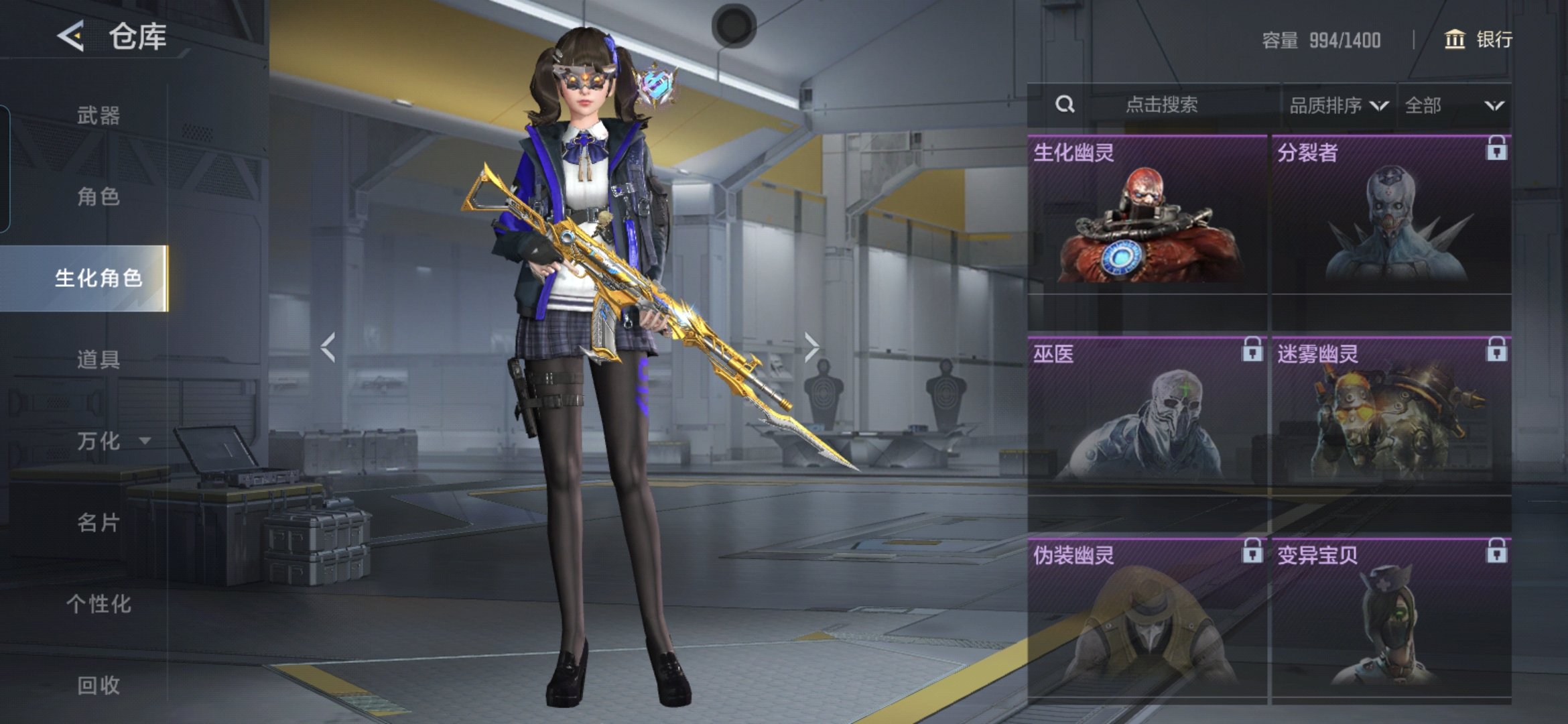This screenshot has width=1568, height=724.
Task: Click the 点击搜索 search field
Action: tap(1161, 105)
